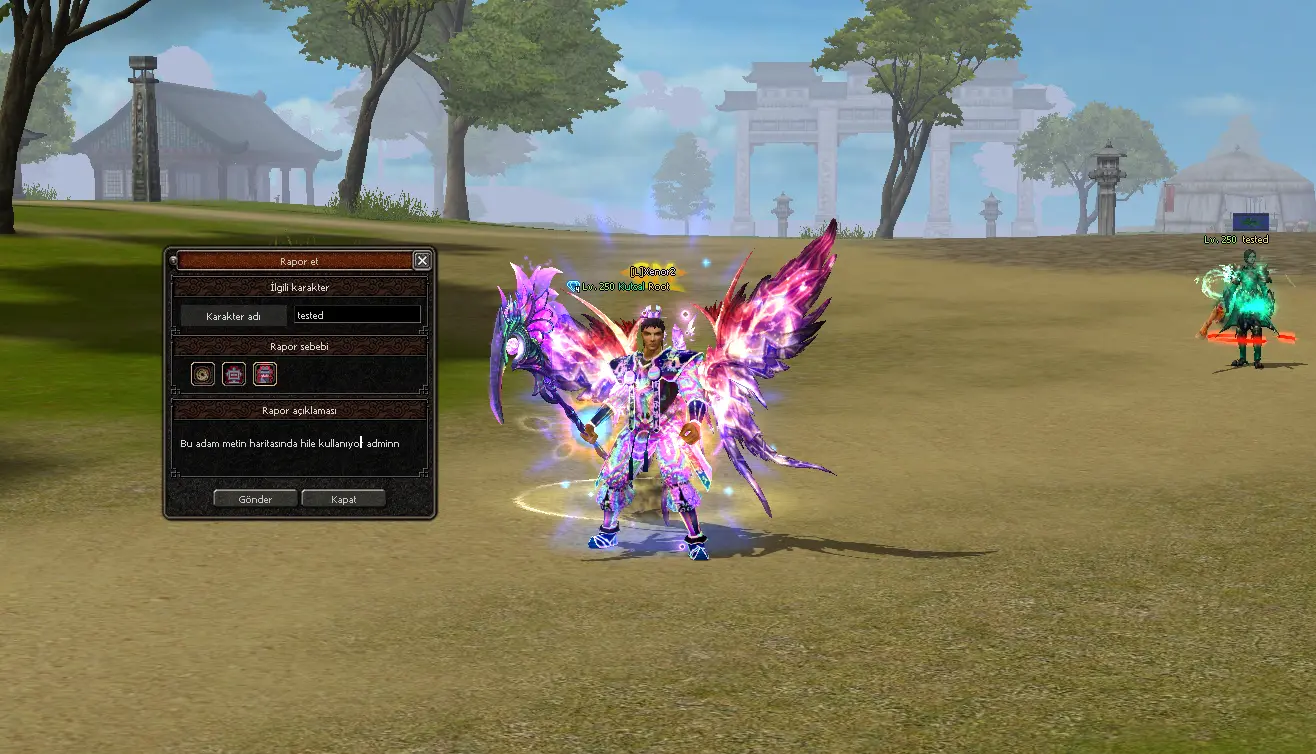Select the gold coin report reason icon

203,374
